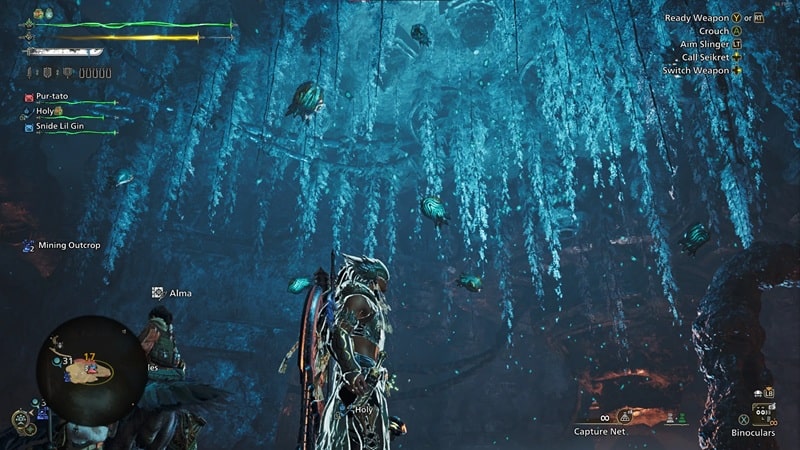Click the Mining Outcrop marker label
800x450 pixels.
[69, 245]
